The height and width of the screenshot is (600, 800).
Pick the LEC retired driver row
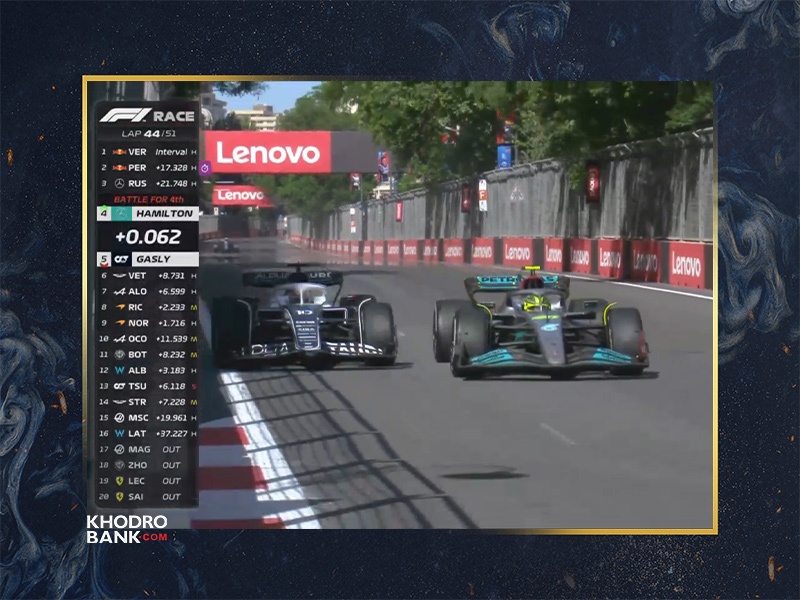pos(148,480)
